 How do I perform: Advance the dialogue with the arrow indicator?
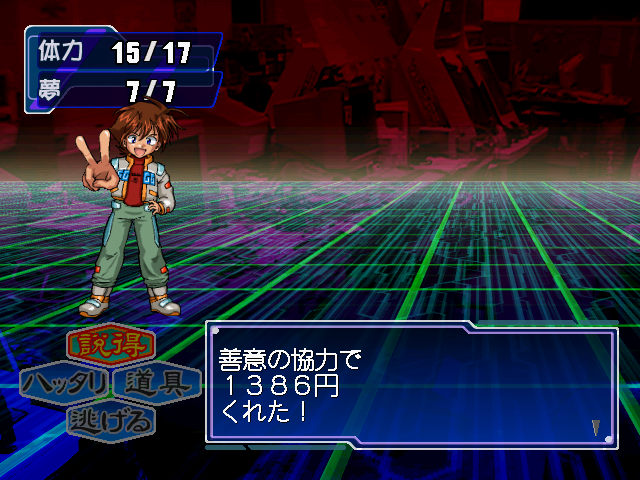596,427
